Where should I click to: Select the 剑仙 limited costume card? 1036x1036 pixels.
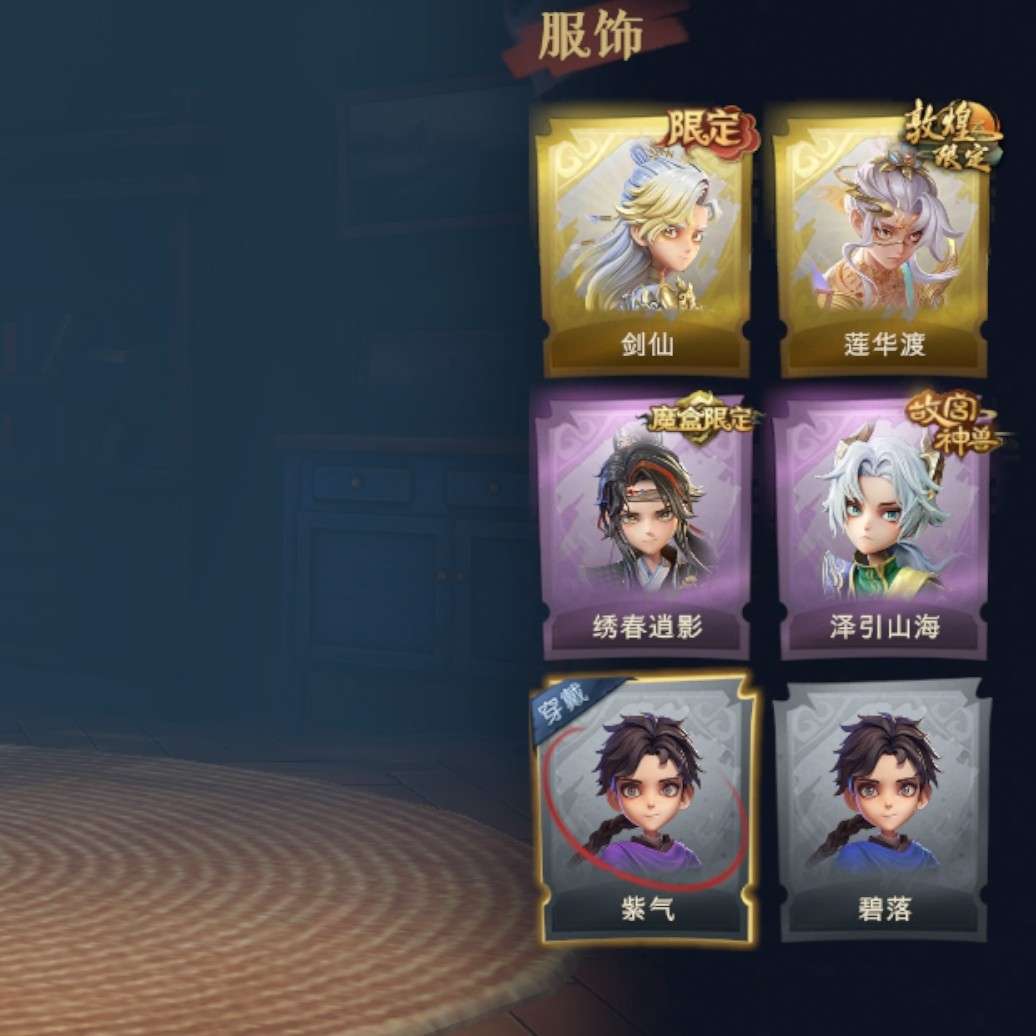click(645, 240)
